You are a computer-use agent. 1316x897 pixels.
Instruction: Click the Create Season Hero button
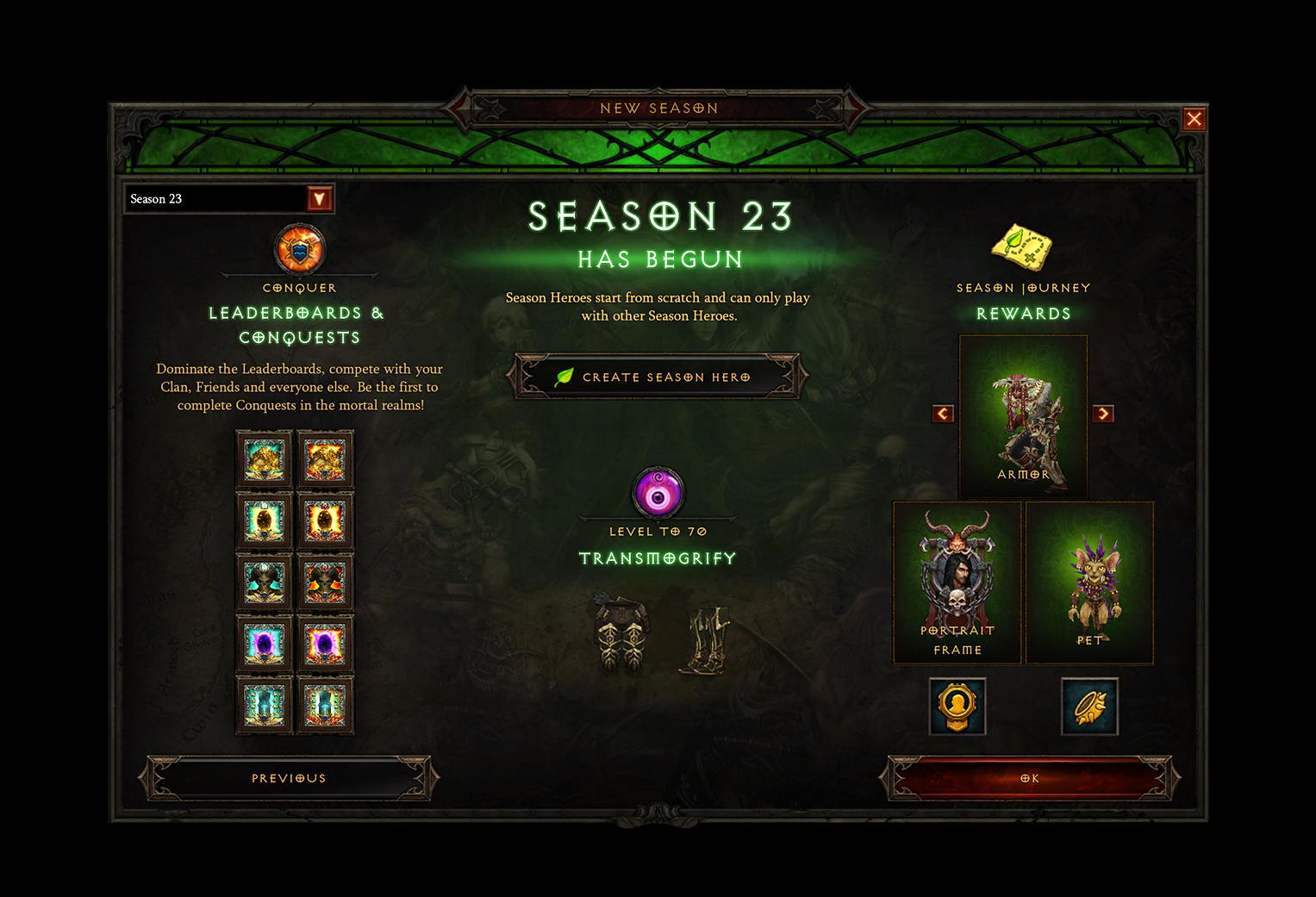coord(657,377)
